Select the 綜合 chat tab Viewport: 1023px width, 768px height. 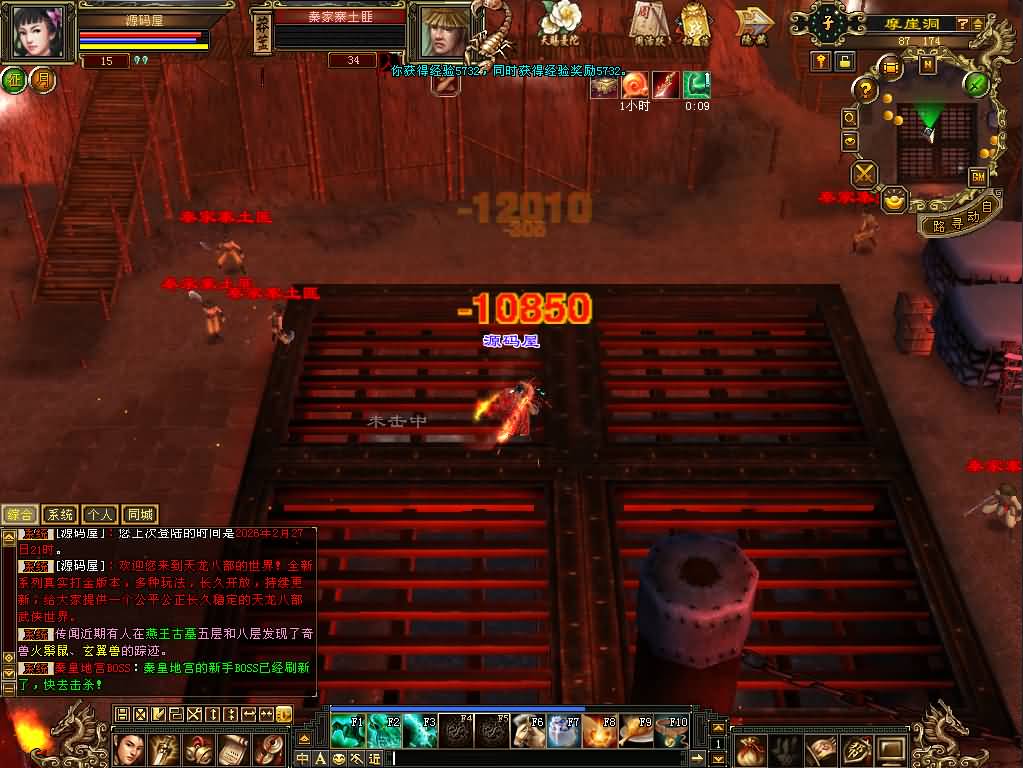click(21, 514)
